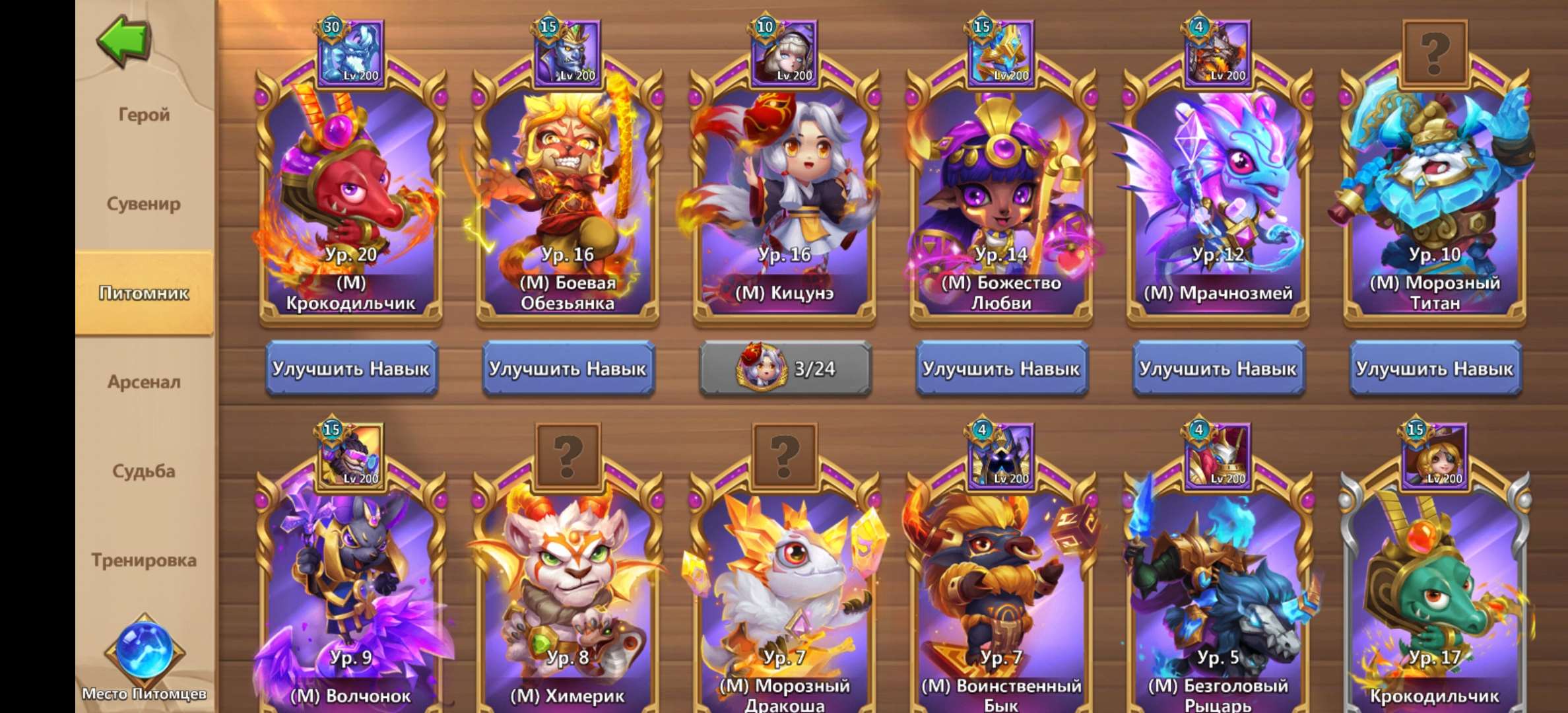Click Улучшить Навык under Крокодильчик

353,370
